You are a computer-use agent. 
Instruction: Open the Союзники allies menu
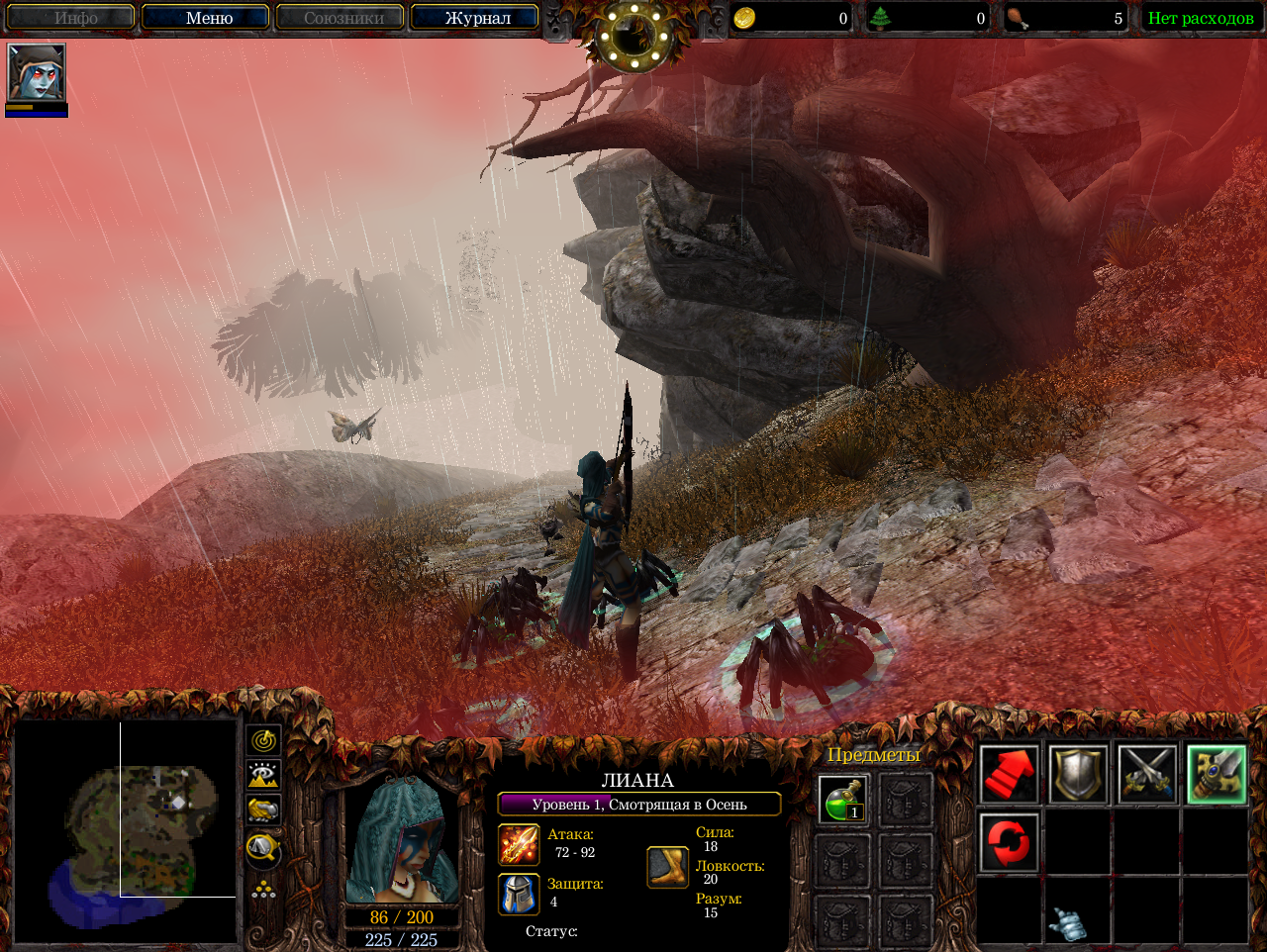pyautogui.click(x=341, y=18)
